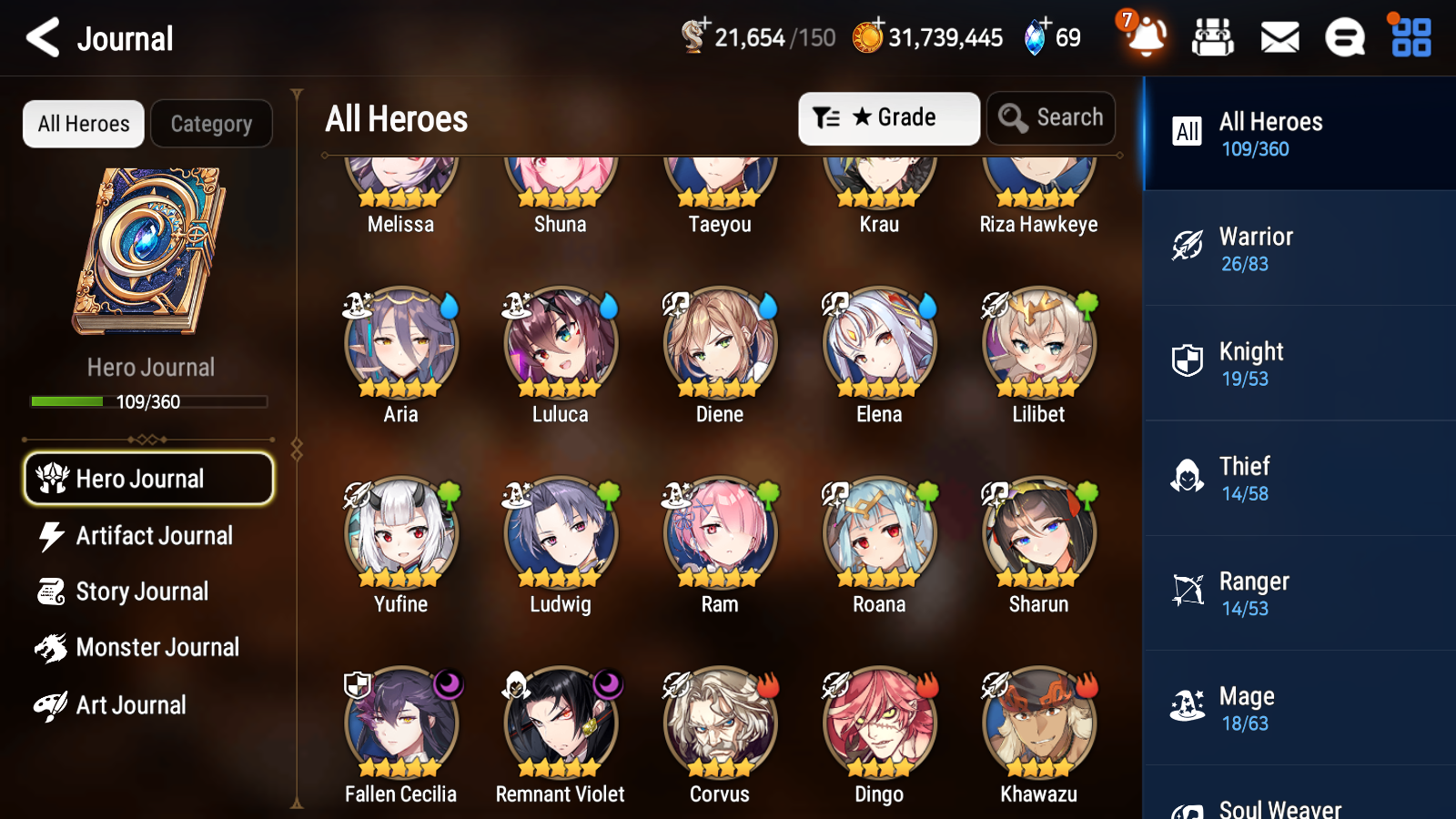Open the Search function for heroes
1456x819 pixels.
[x=1051, y=117]
